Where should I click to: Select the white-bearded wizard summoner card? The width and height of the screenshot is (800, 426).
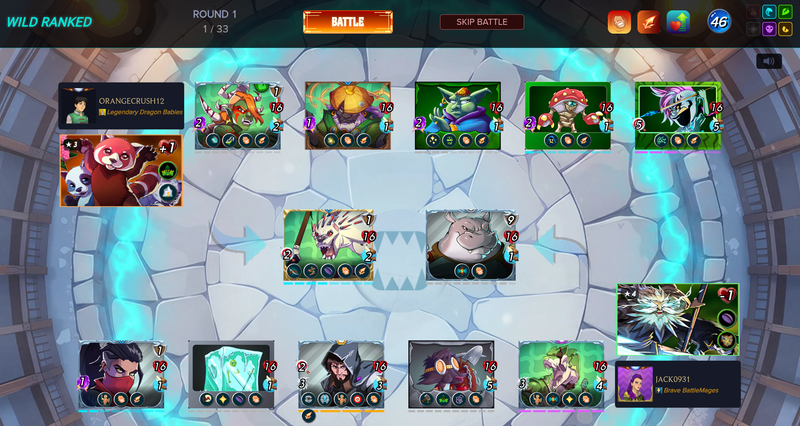(x=678, y=320)
